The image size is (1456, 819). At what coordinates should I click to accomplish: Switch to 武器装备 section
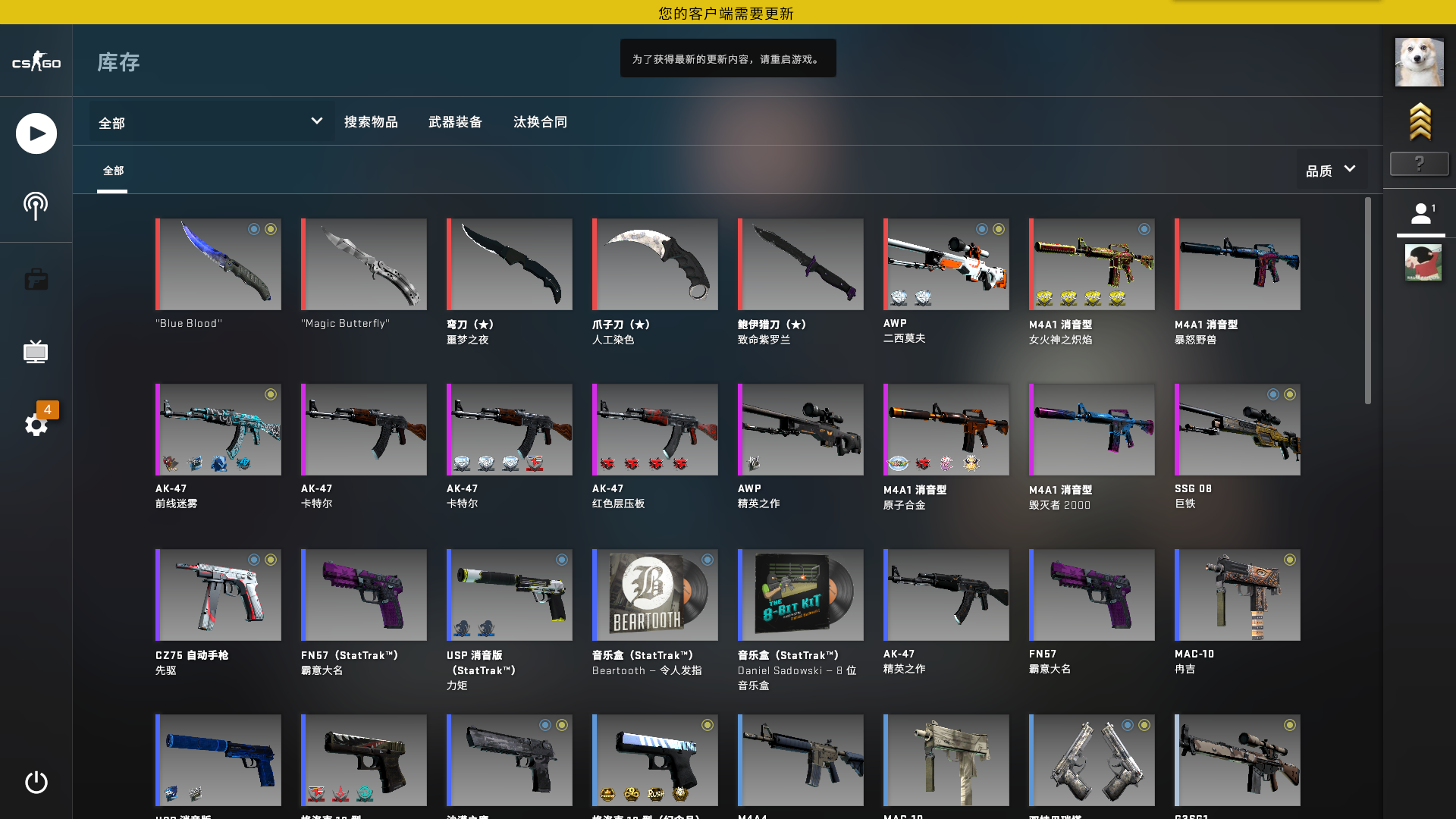click(457, 121)
